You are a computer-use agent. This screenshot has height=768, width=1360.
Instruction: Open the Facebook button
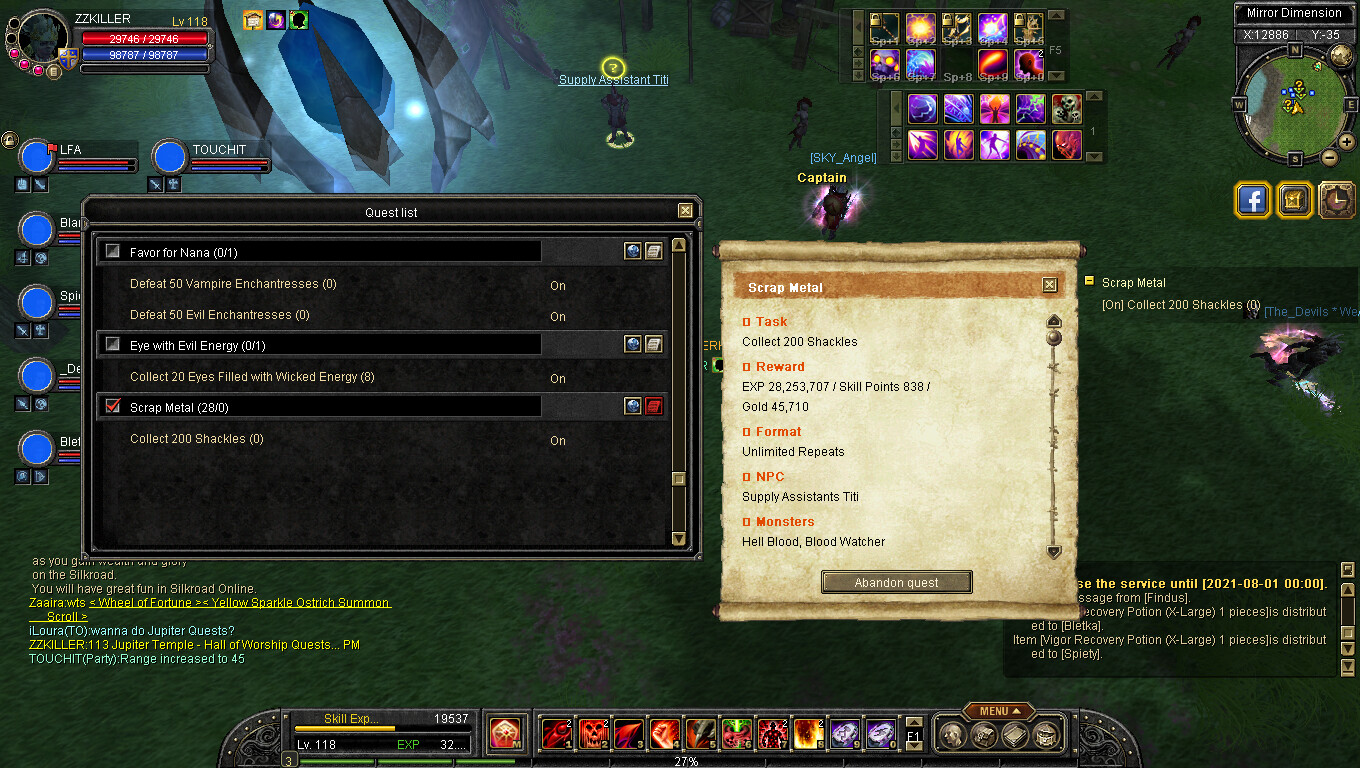click(x=1253, y=200)
